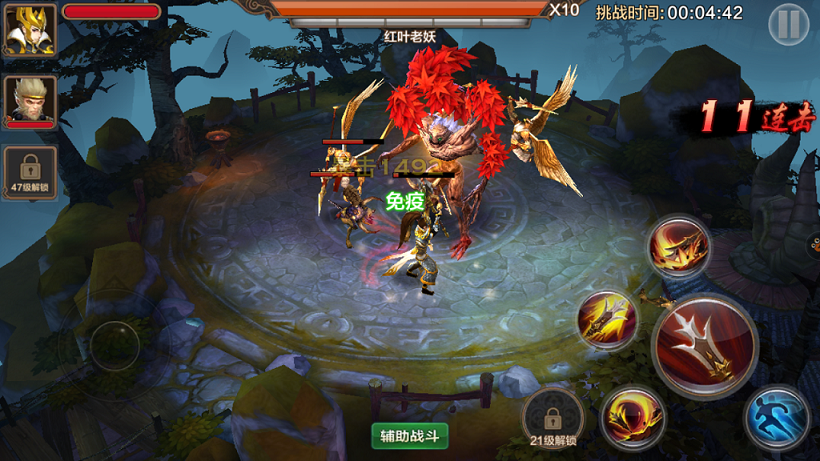Pause the battle with the pause button

[788, 25]
